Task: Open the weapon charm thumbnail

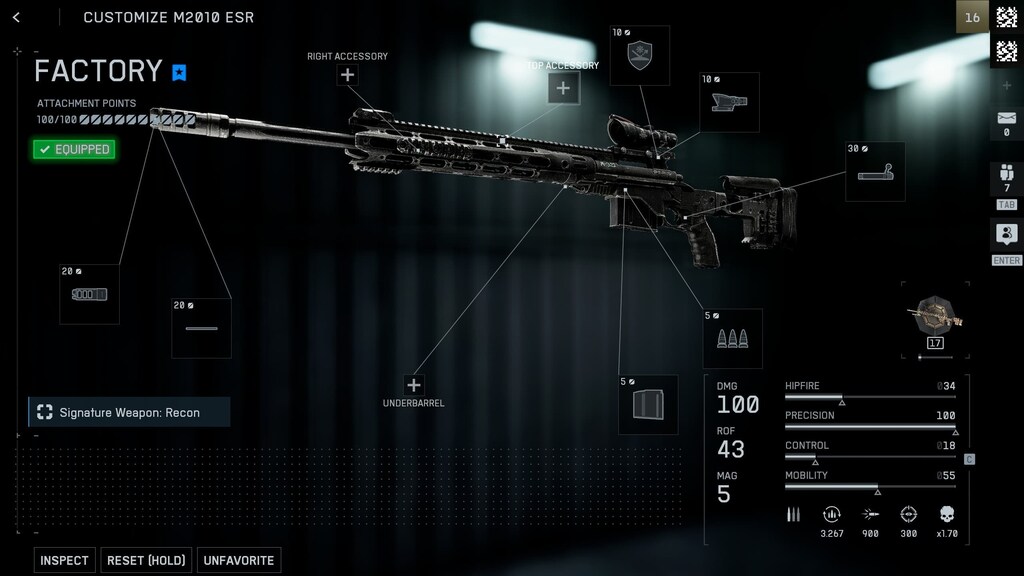Action: click(x=935, y=319)
